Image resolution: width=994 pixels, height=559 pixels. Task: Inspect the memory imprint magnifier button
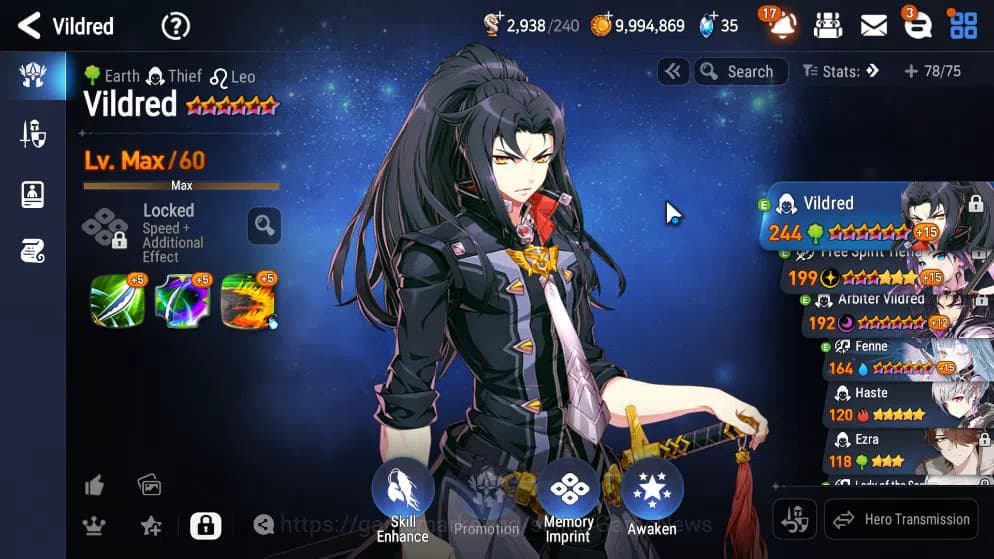pyautogui.click(x=264, y=227)
